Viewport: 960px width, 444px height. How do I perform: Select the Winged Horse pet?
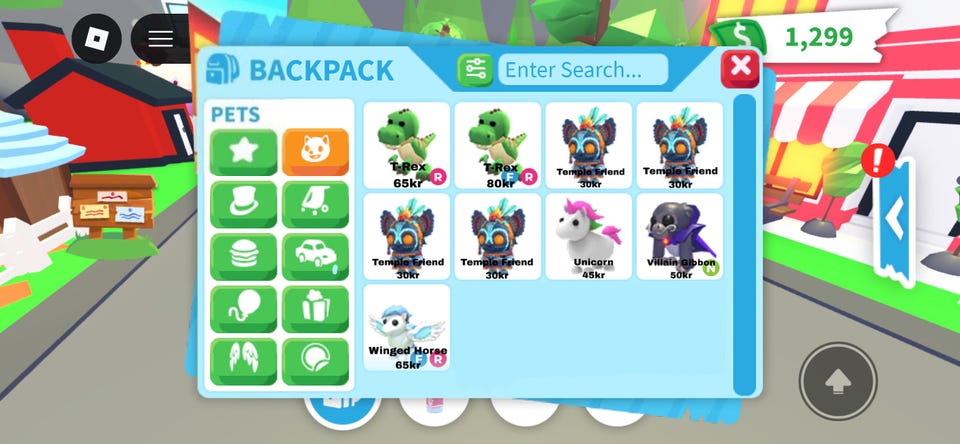point(407,327)
